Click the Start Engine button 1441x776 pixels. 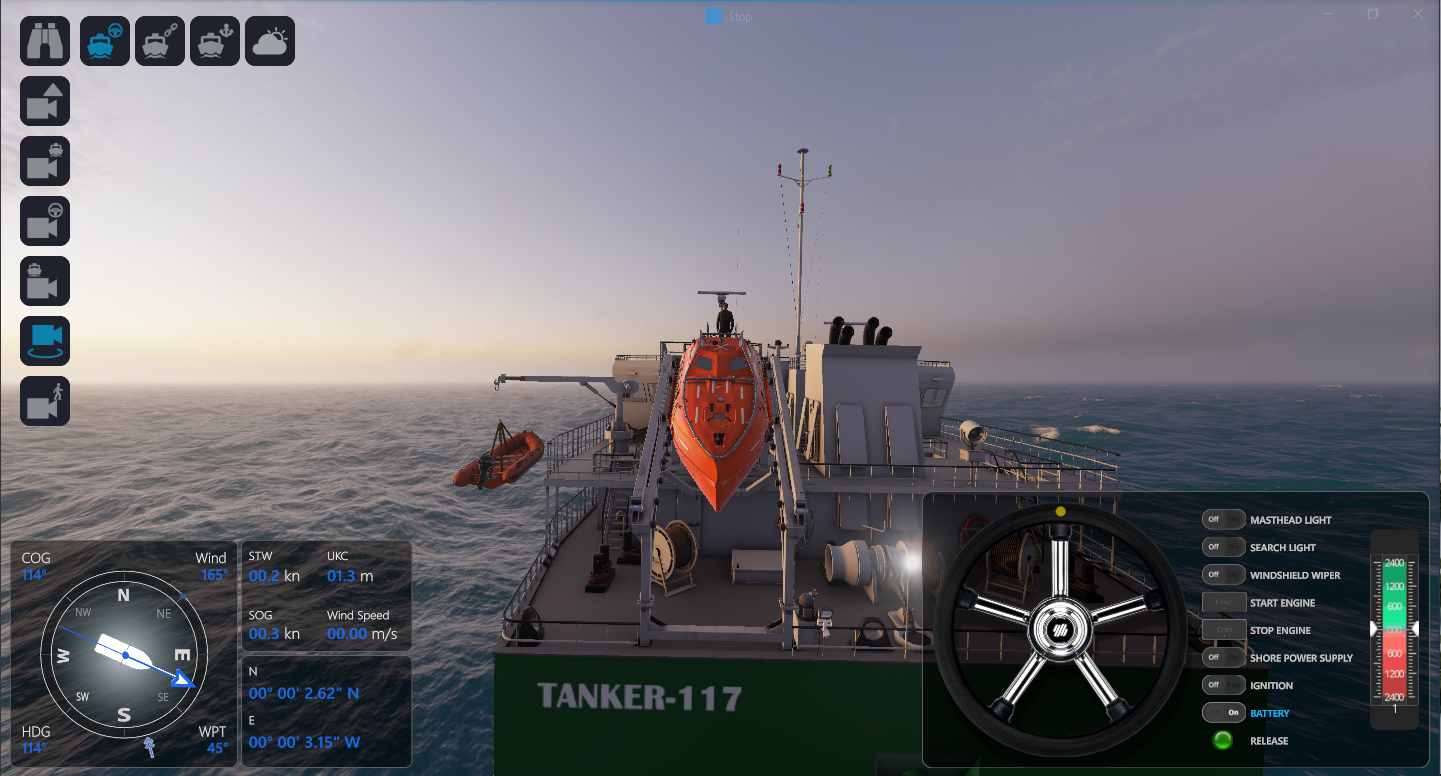tap(1224, 603)
